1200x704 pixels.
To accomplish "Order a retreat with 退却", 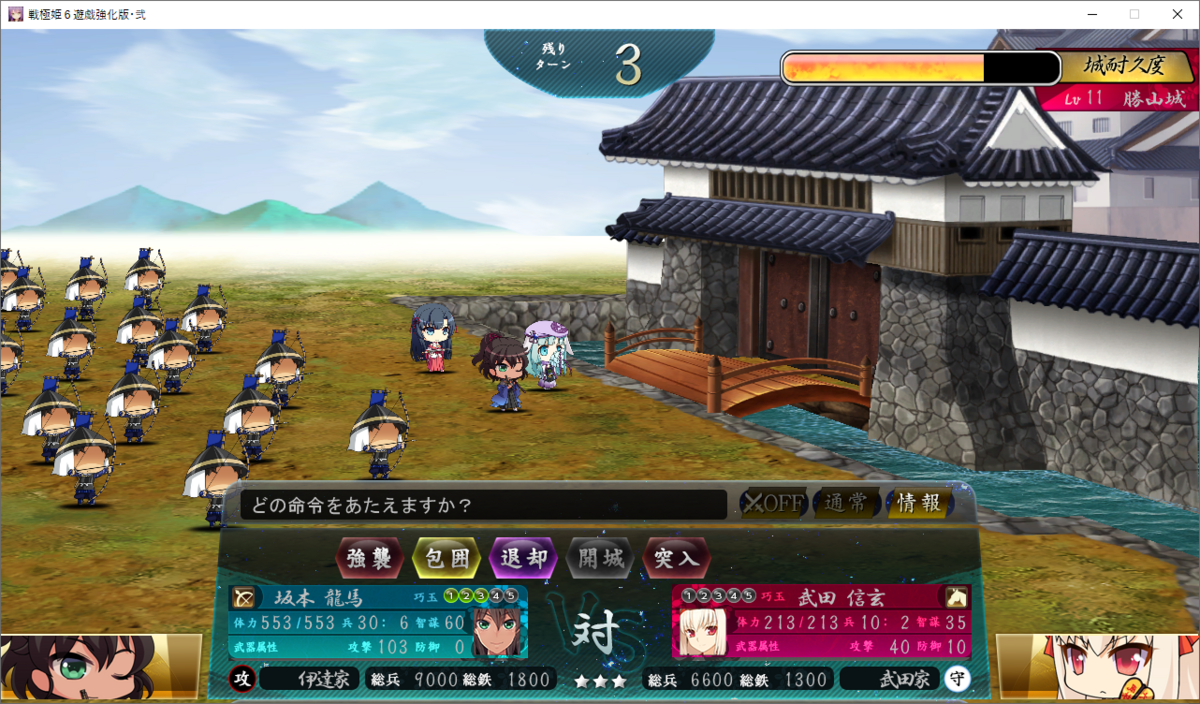I will [523, 558].
